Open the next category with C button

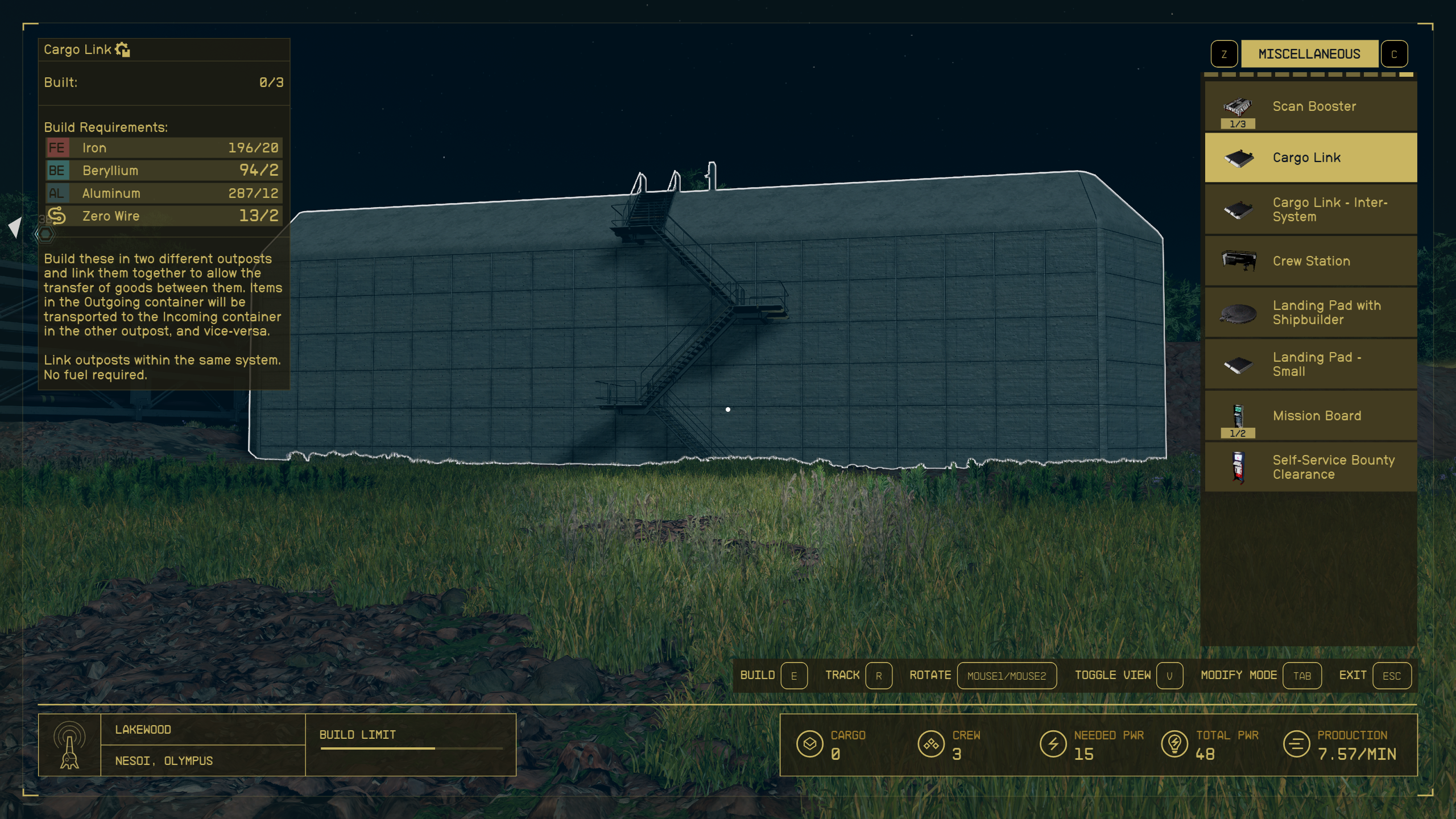[1395, 53]
